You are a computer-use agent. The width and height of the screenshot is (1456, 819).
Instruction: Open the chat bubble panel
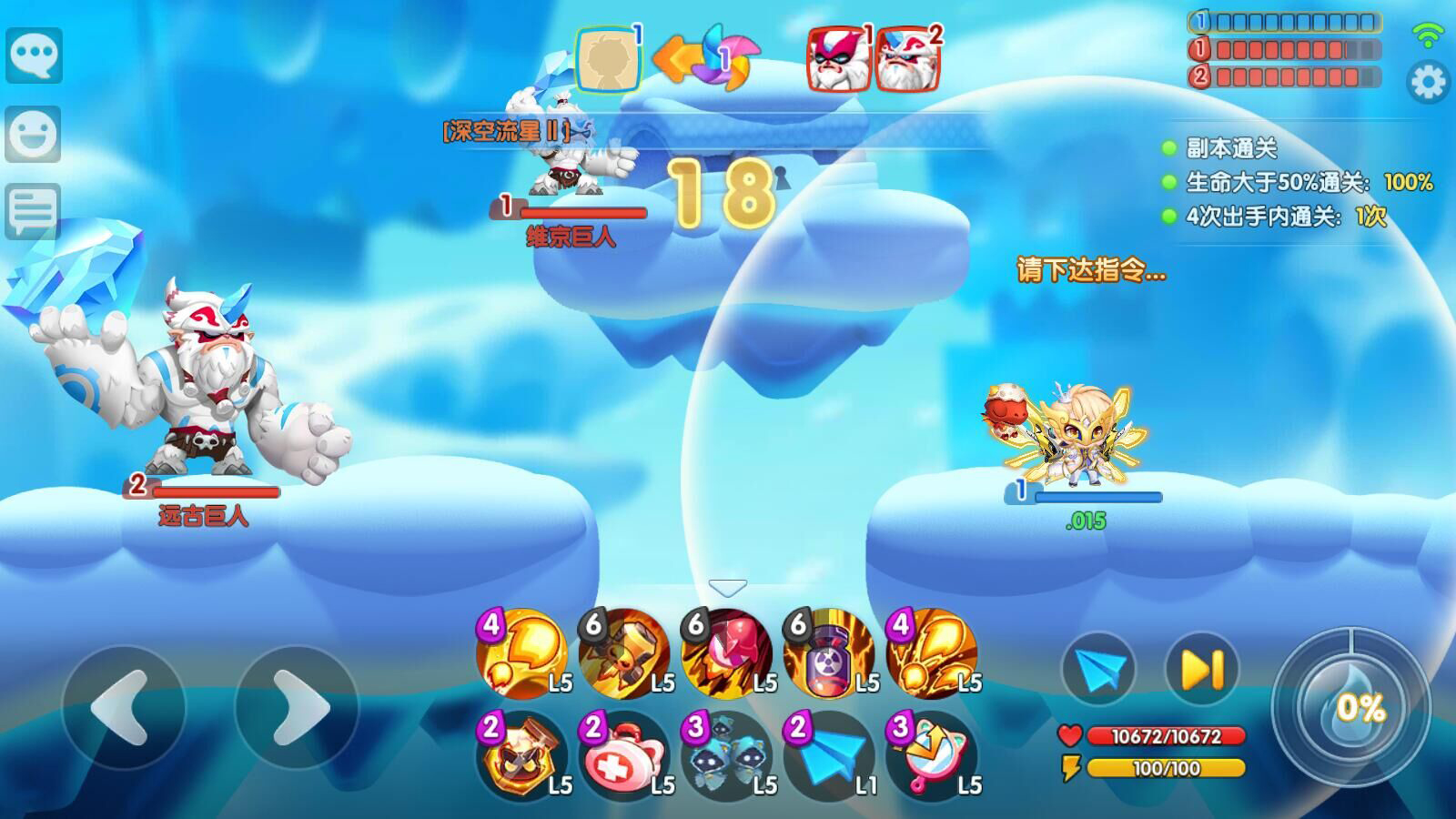pos(35,56)
